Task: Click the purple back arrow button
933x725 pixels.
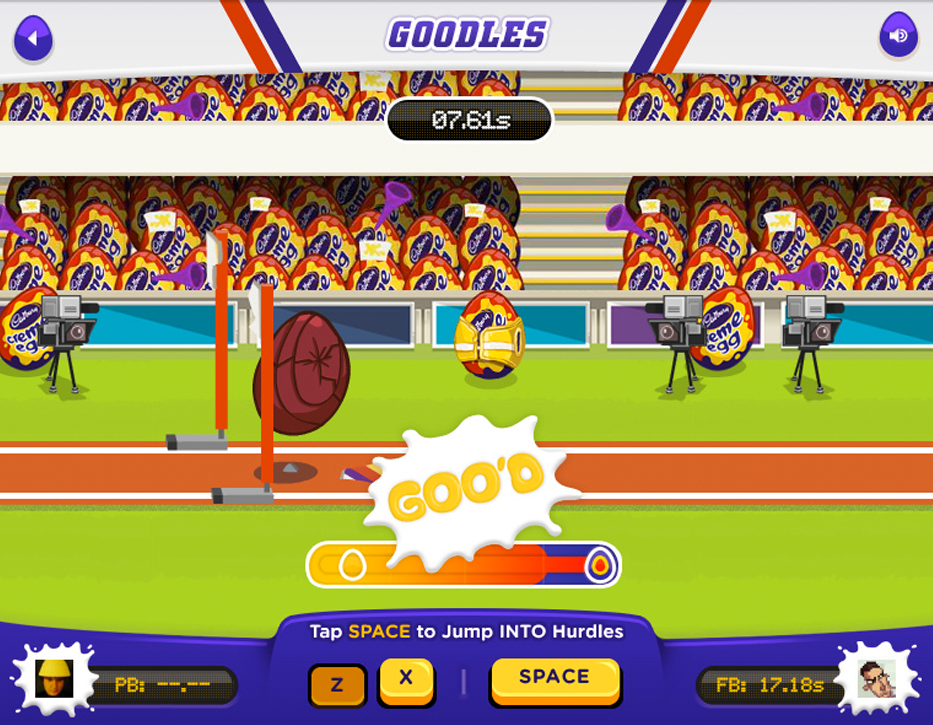Action: [x=33, y=40]
